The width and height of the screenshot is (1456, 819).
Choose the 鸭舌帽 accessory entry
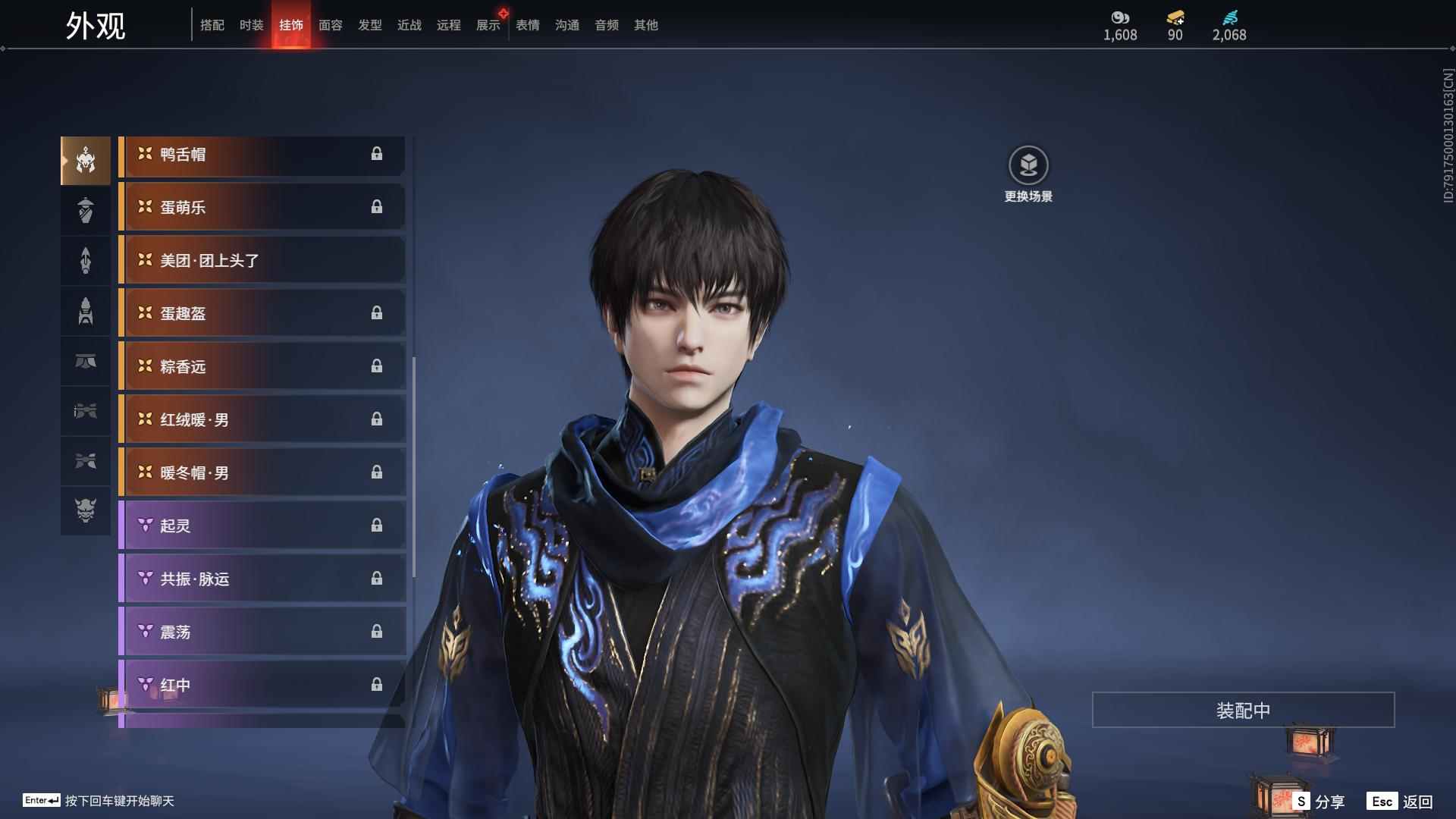click(x=262, y=155)
